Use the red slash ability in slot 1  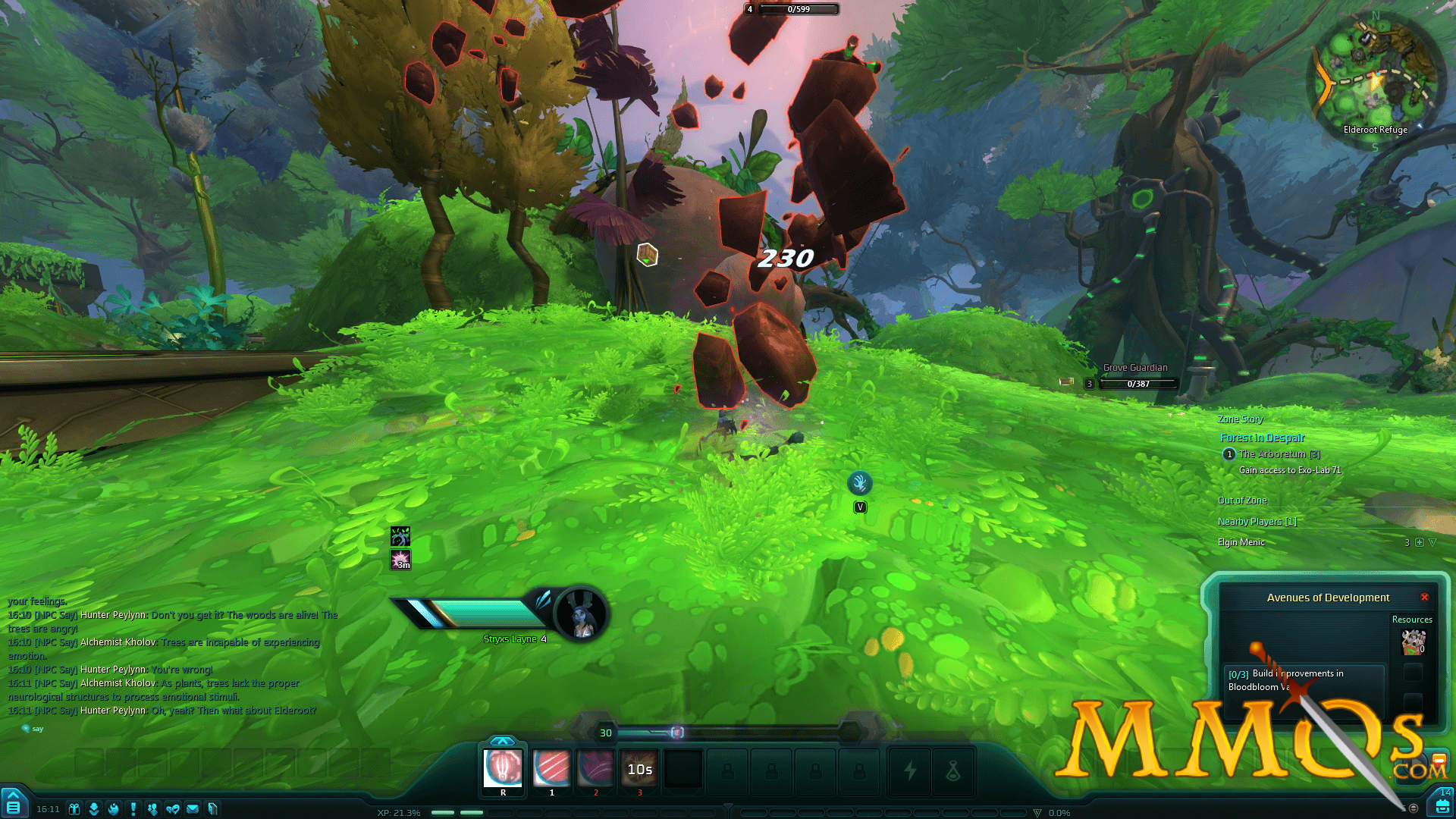551,768
